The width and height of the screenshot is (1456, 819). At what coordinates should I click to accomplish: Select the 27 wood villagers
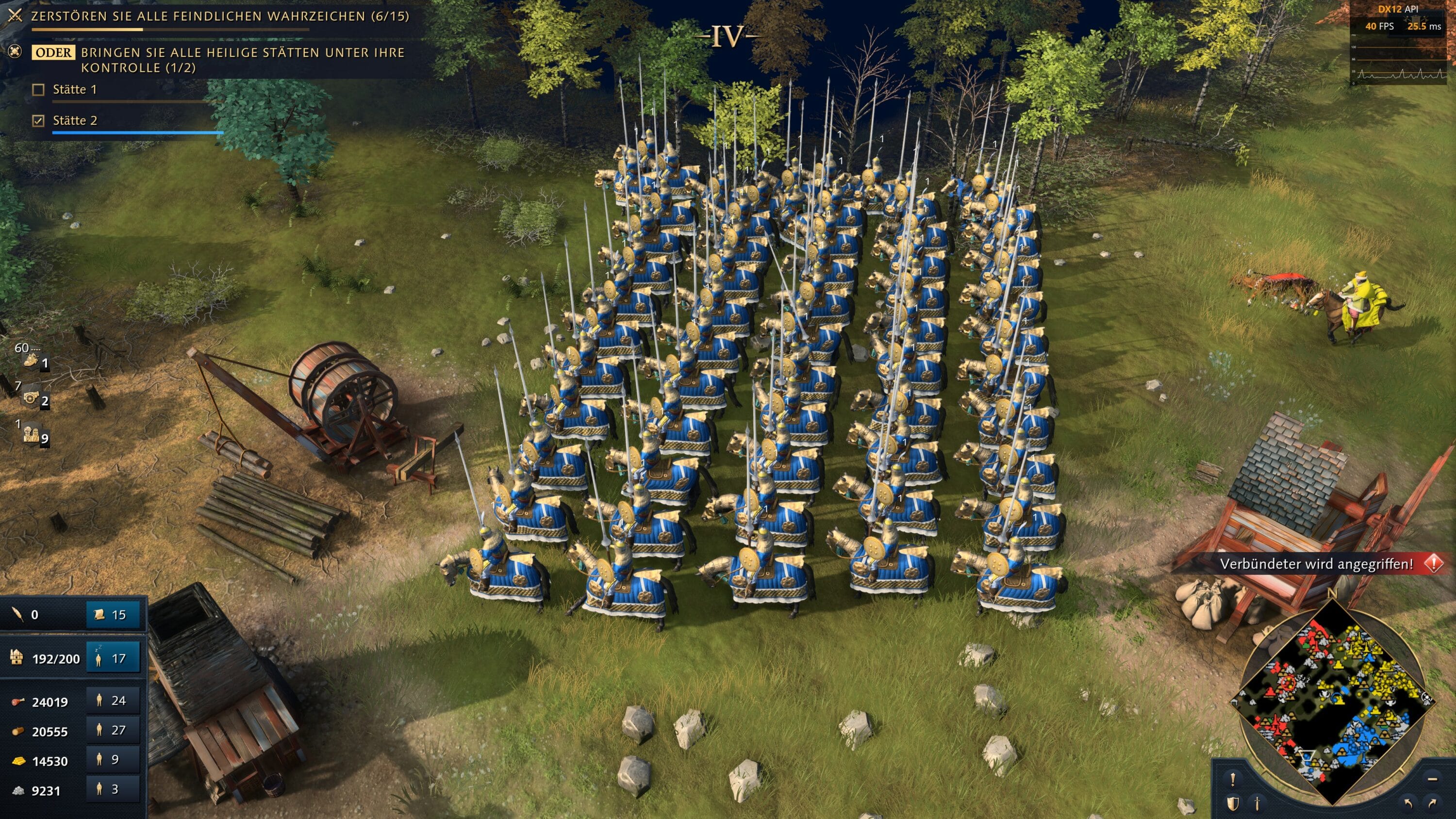coord(113,730)
